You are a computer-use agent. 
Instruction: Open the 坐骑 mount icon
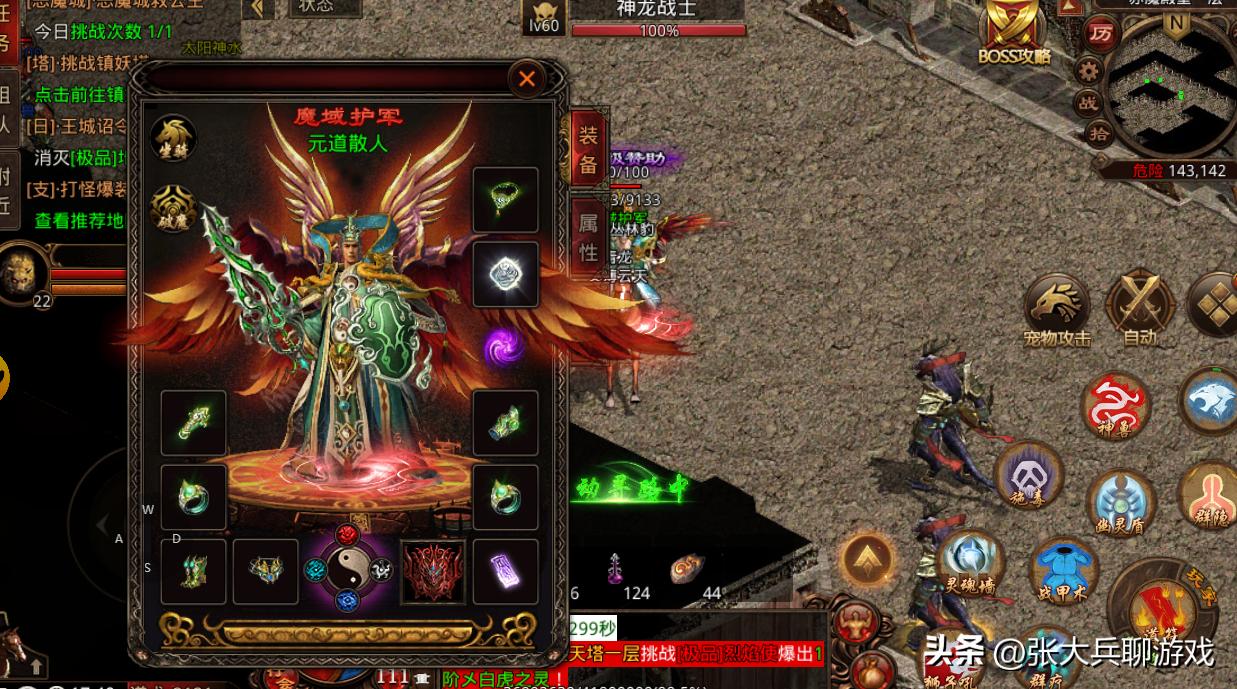point(173,138)
